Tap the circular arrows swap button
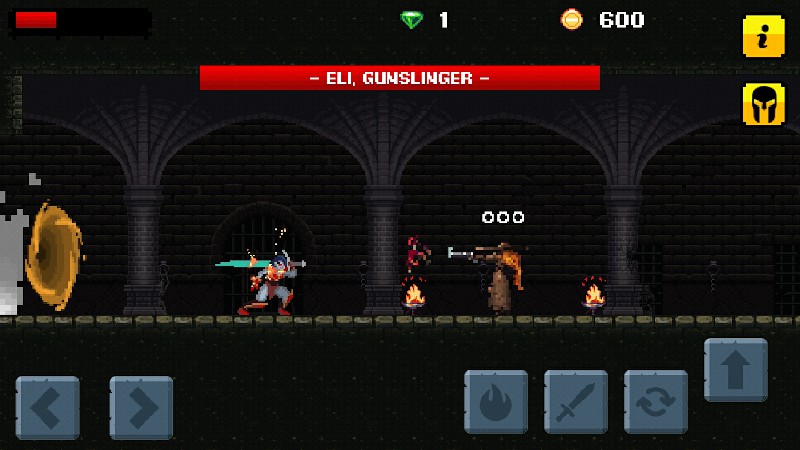The width and height of the screenshot is (800, 450). click(x=656, y=401)
